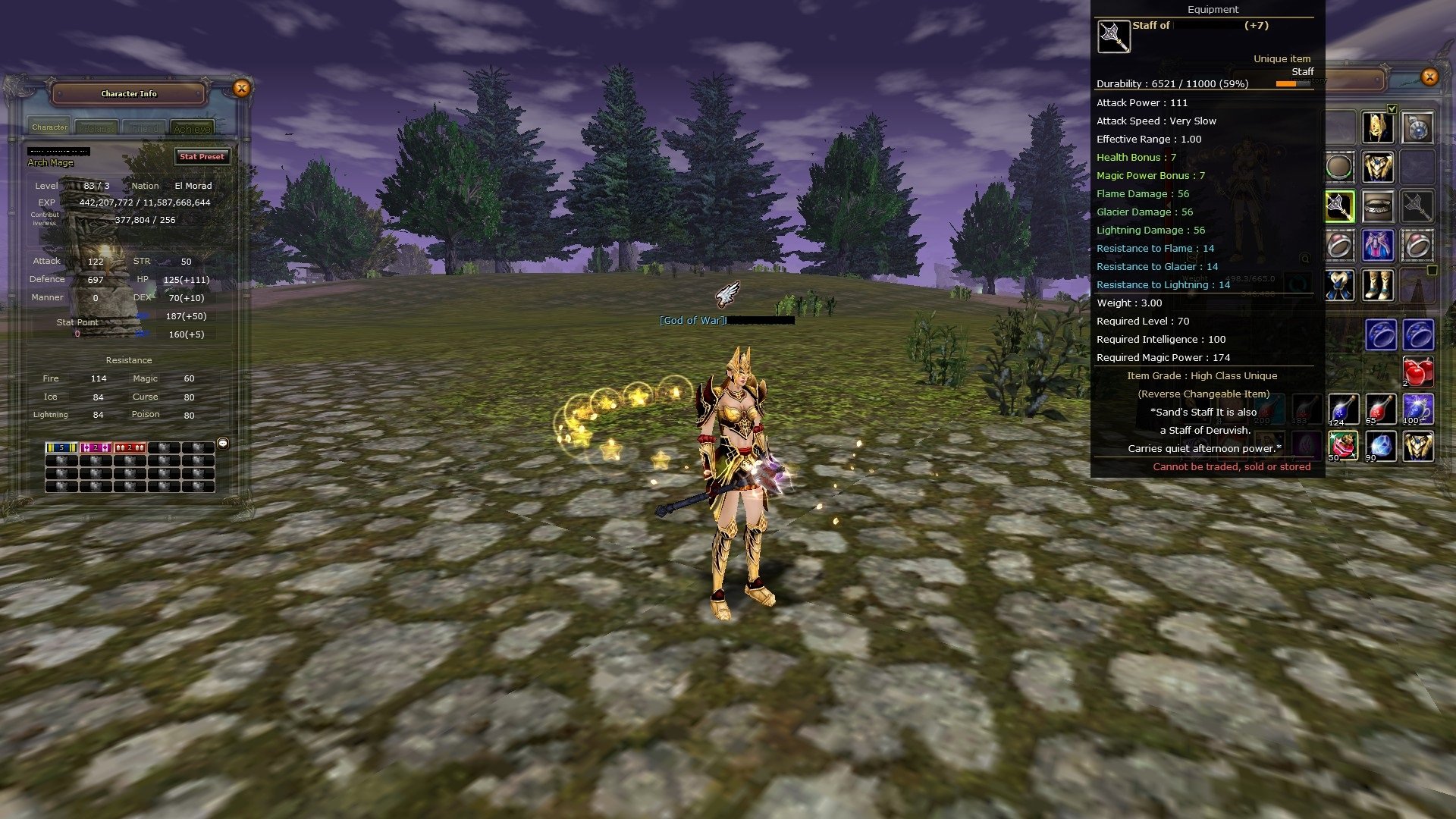Toggle the green checkmark above the helmet slot
The height and width of the screenshot is (819, 1456).
[1391, 109]
